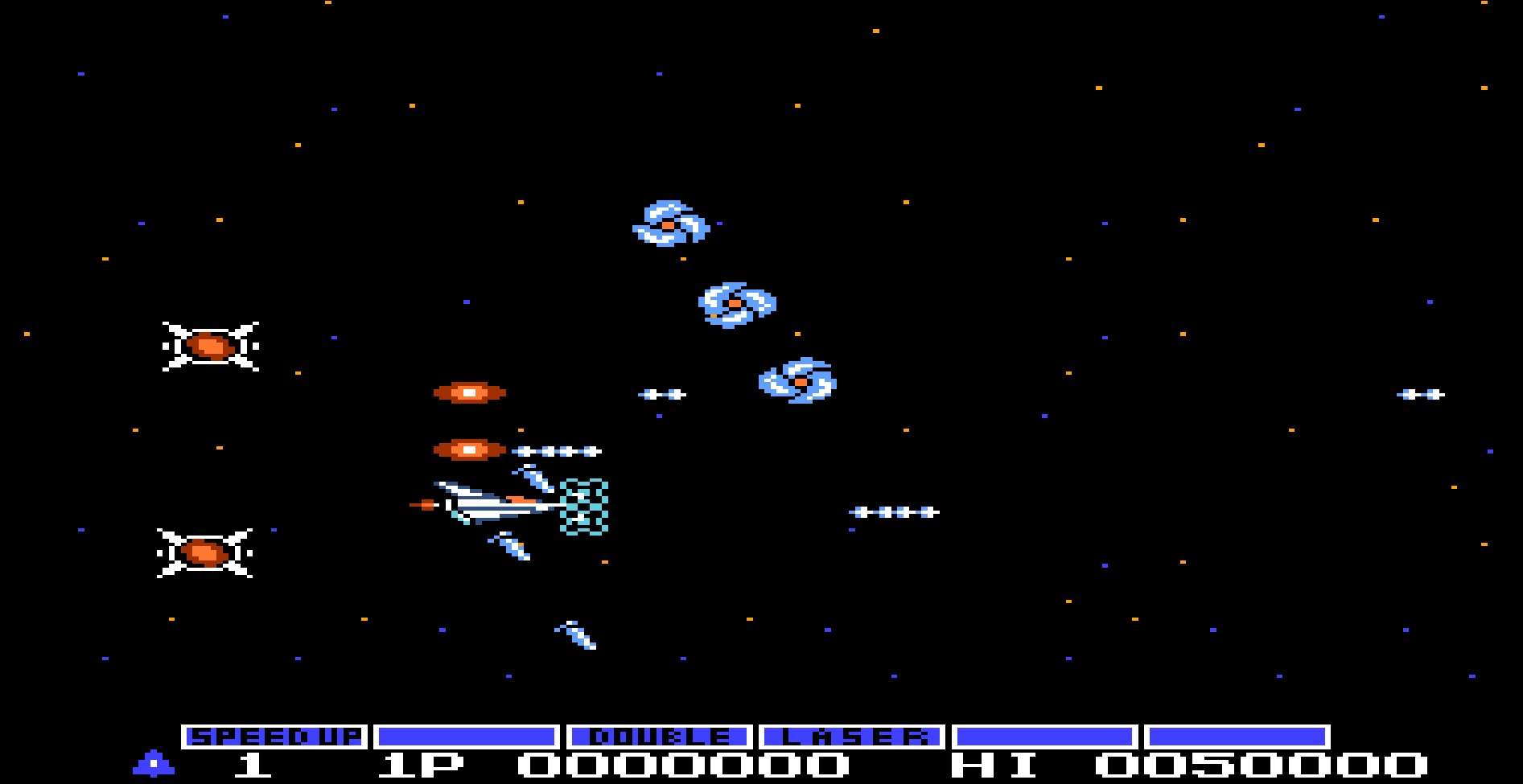Activate the LASER power-up slot
The image size is (1523, 784).
point(851,737)
